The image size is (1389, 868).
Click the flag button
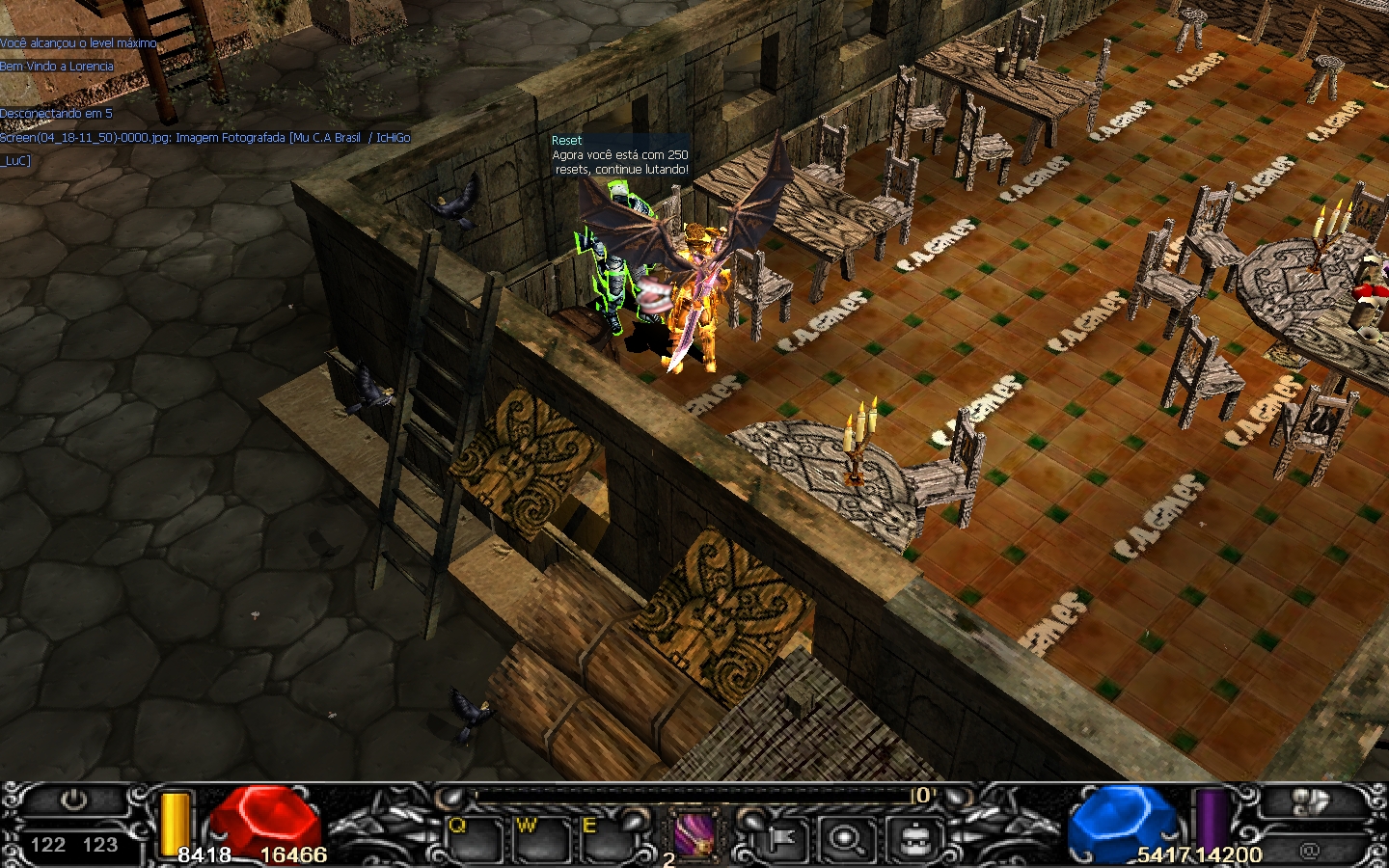779,839
